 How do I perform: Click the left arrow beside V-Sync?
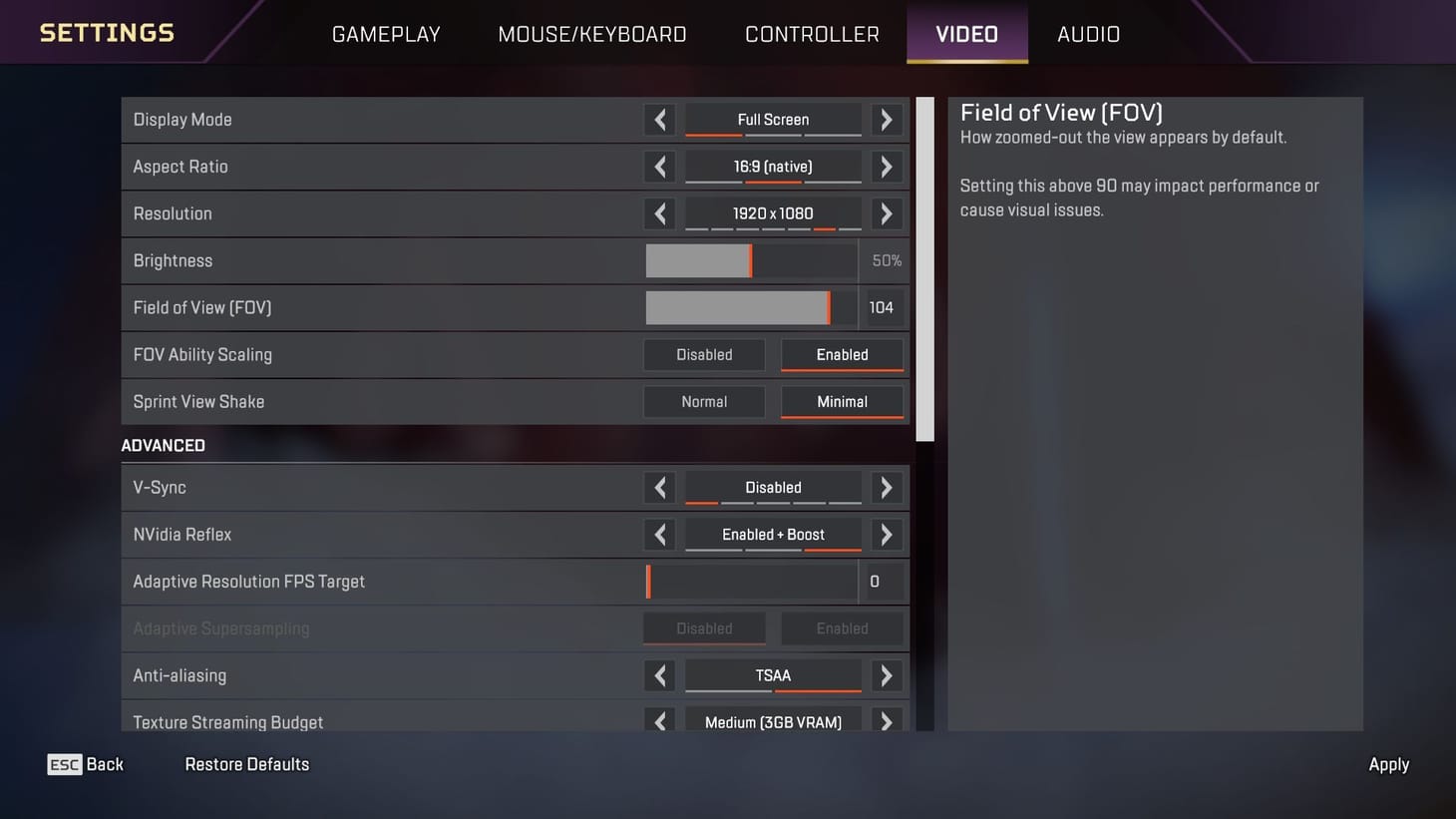[x=659, y=487]
